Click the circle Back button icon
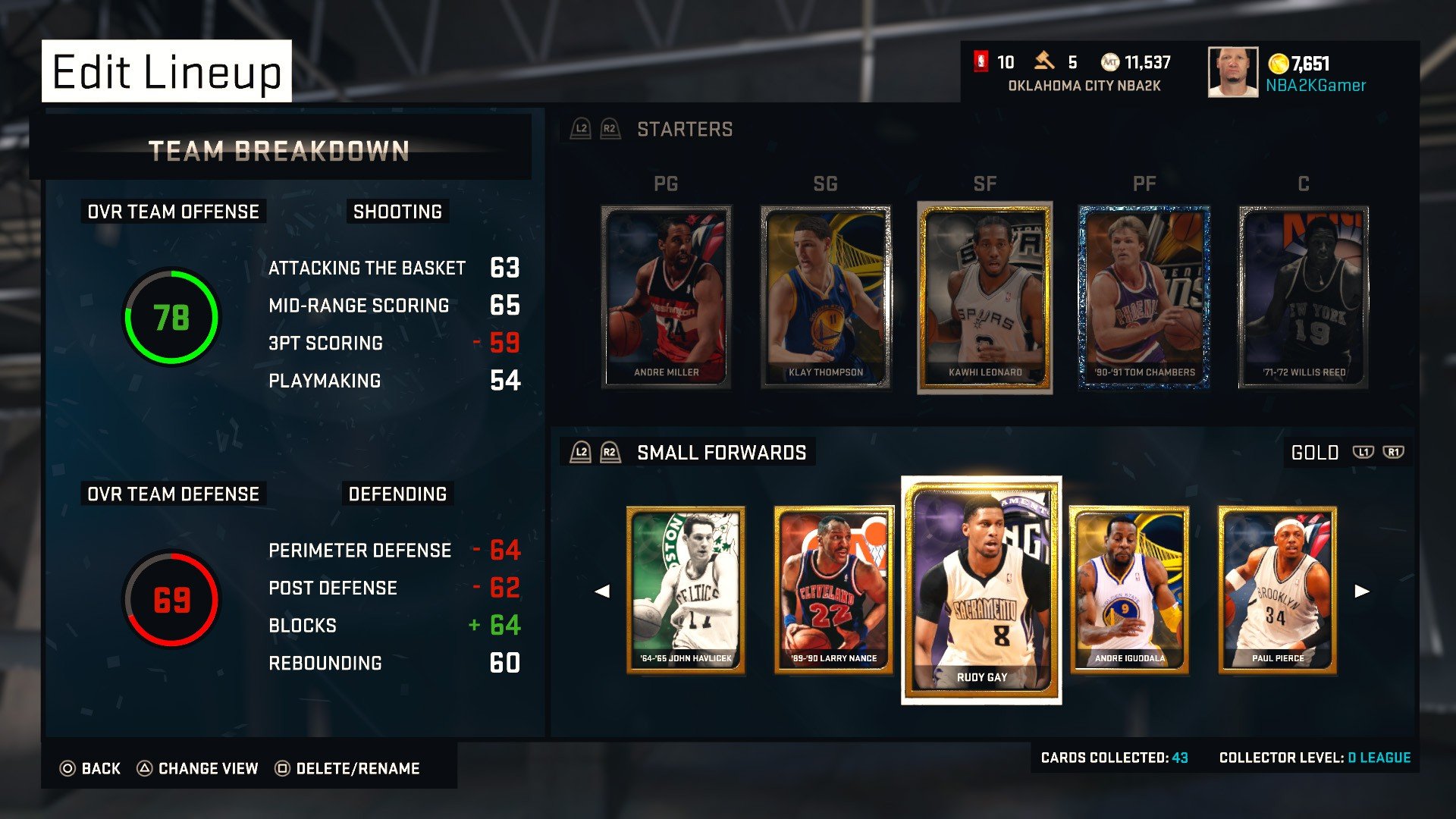Viewport: 1456px width, 819px height. tap(67, 768)
